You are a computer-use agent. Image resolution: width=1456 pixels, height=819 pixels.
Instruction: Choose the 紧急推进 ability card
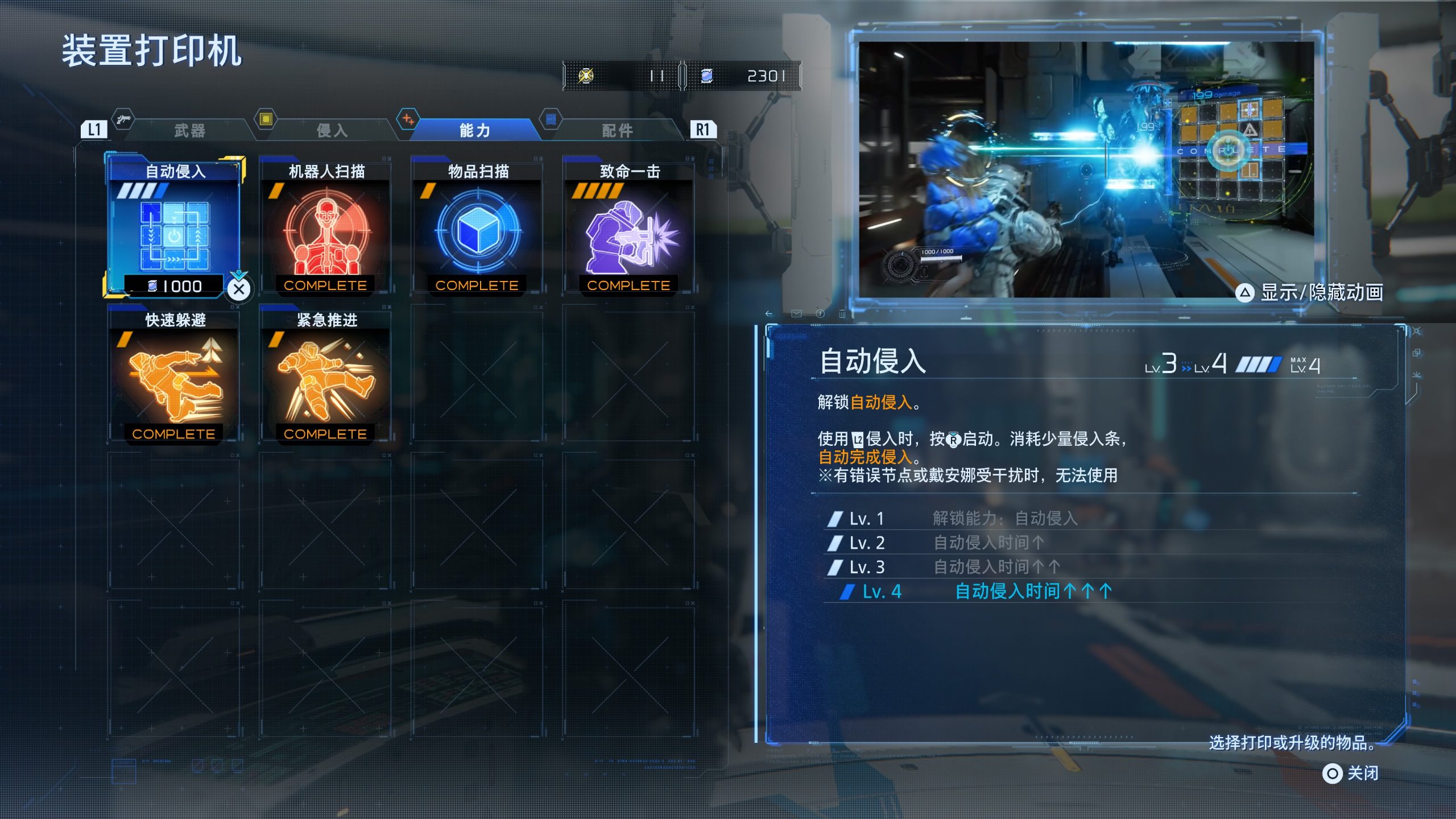[x=325, y=377]
